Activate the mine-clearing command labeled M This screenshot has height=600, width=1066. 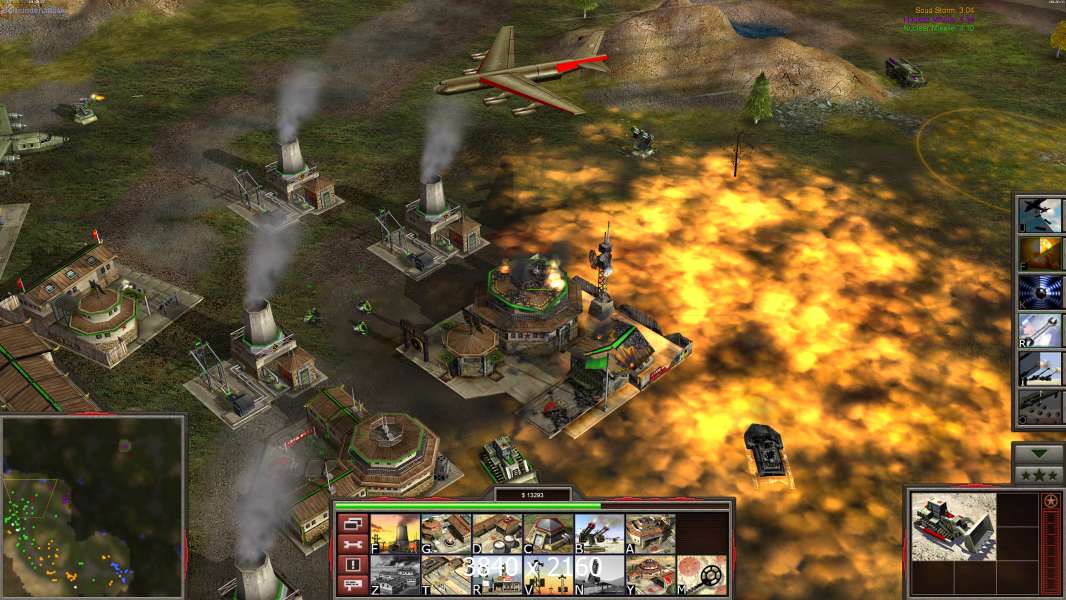(701, 574)
